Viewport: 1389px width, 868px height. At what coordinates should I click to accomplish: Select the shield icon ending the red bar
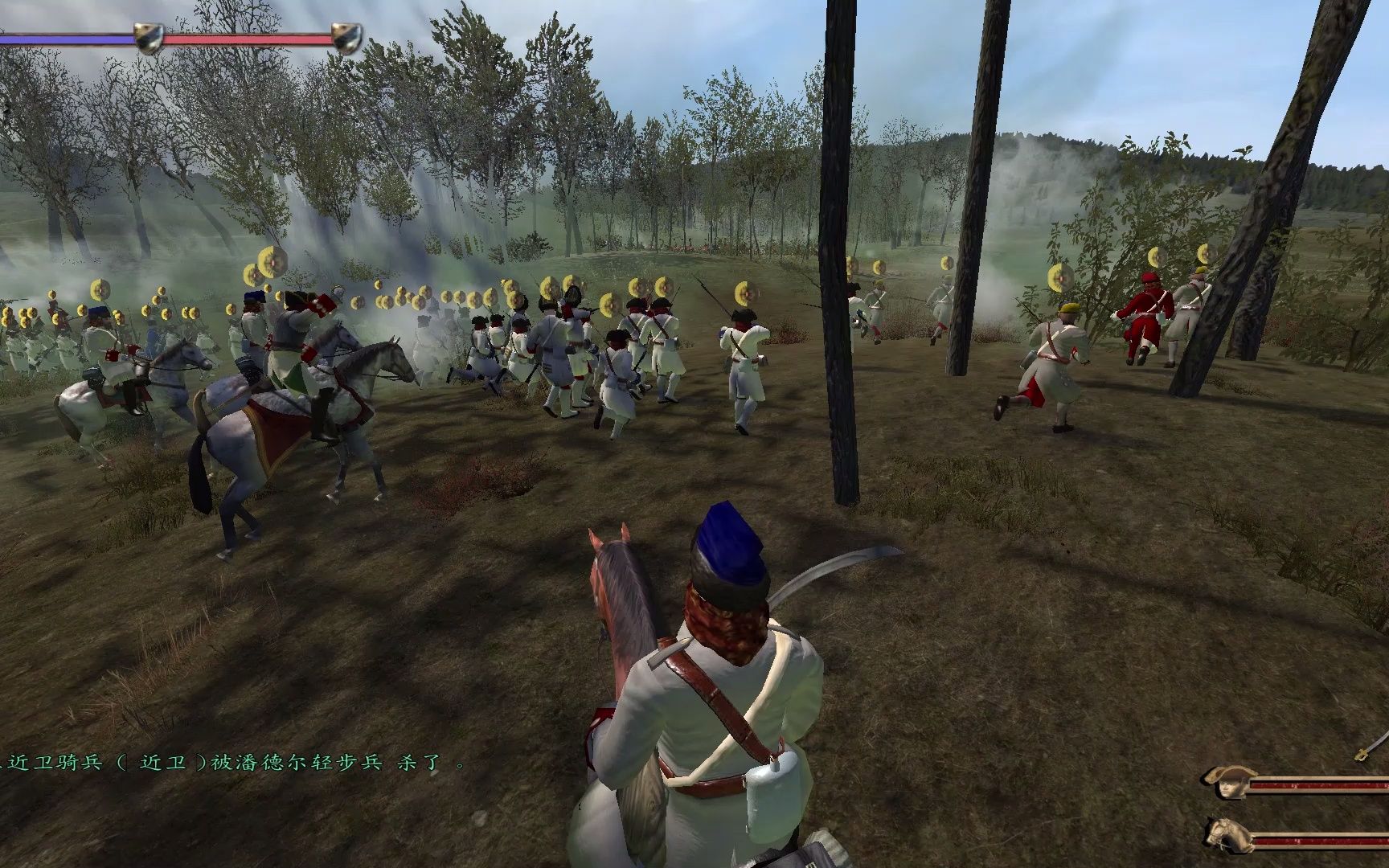click(x=346, y=39)
